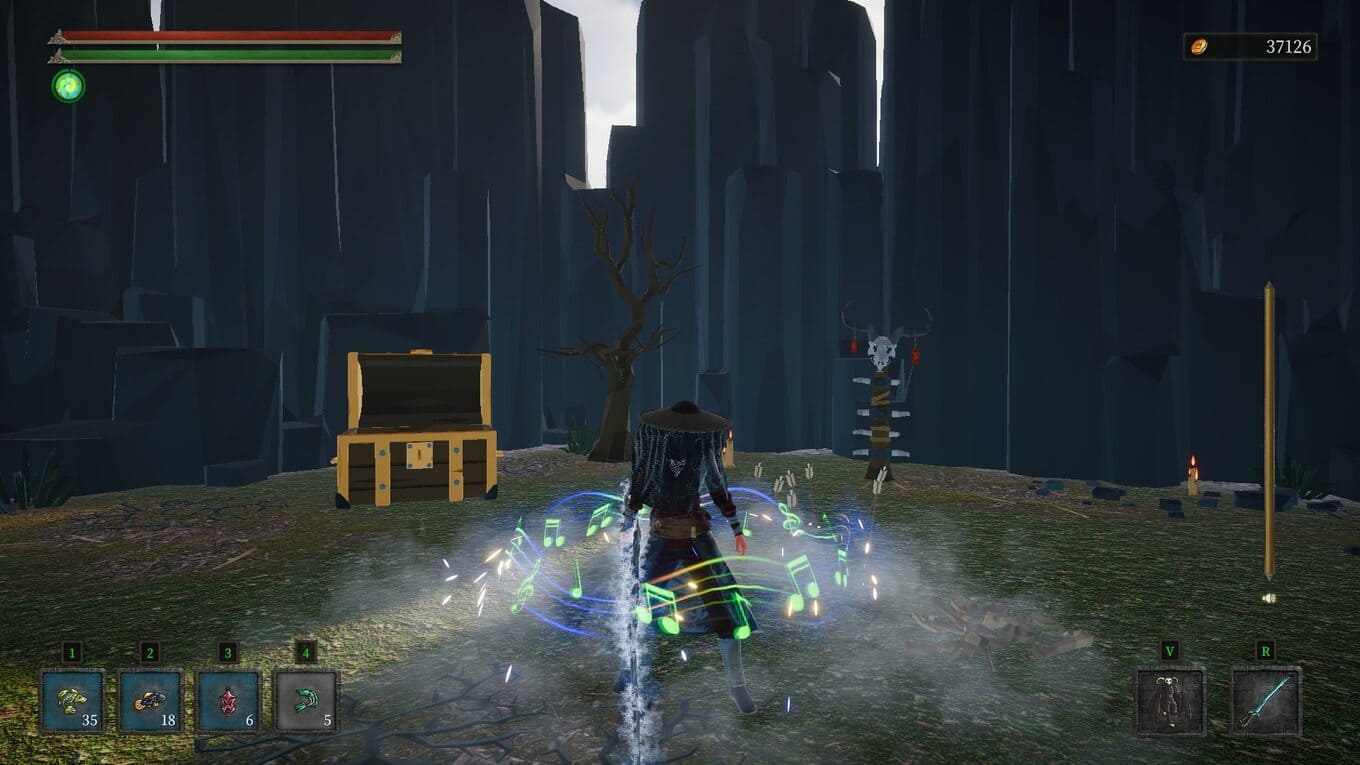Select the yellow frog item slot
1360x765 pixels.
pyautogui.click(x=72, y=700)
